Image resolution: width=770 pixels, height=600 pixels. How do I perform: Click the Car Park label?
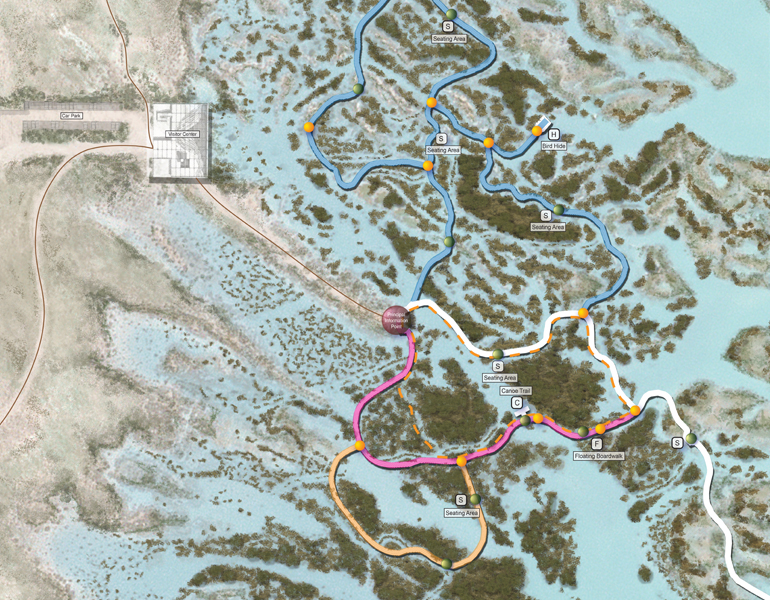70,116
